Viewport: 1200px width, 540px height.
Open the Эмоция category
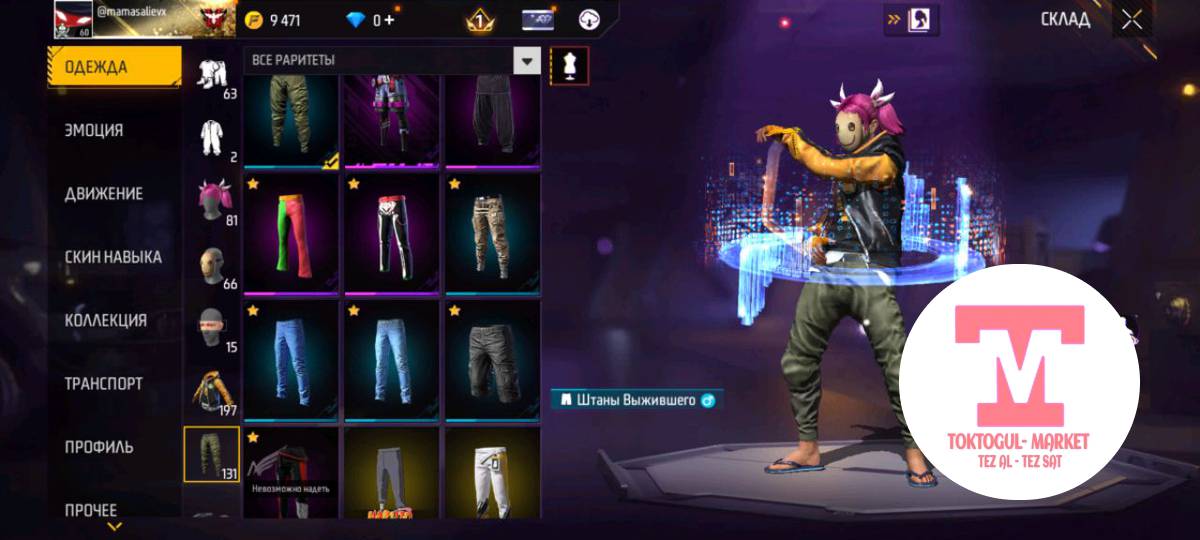point(95,131)
